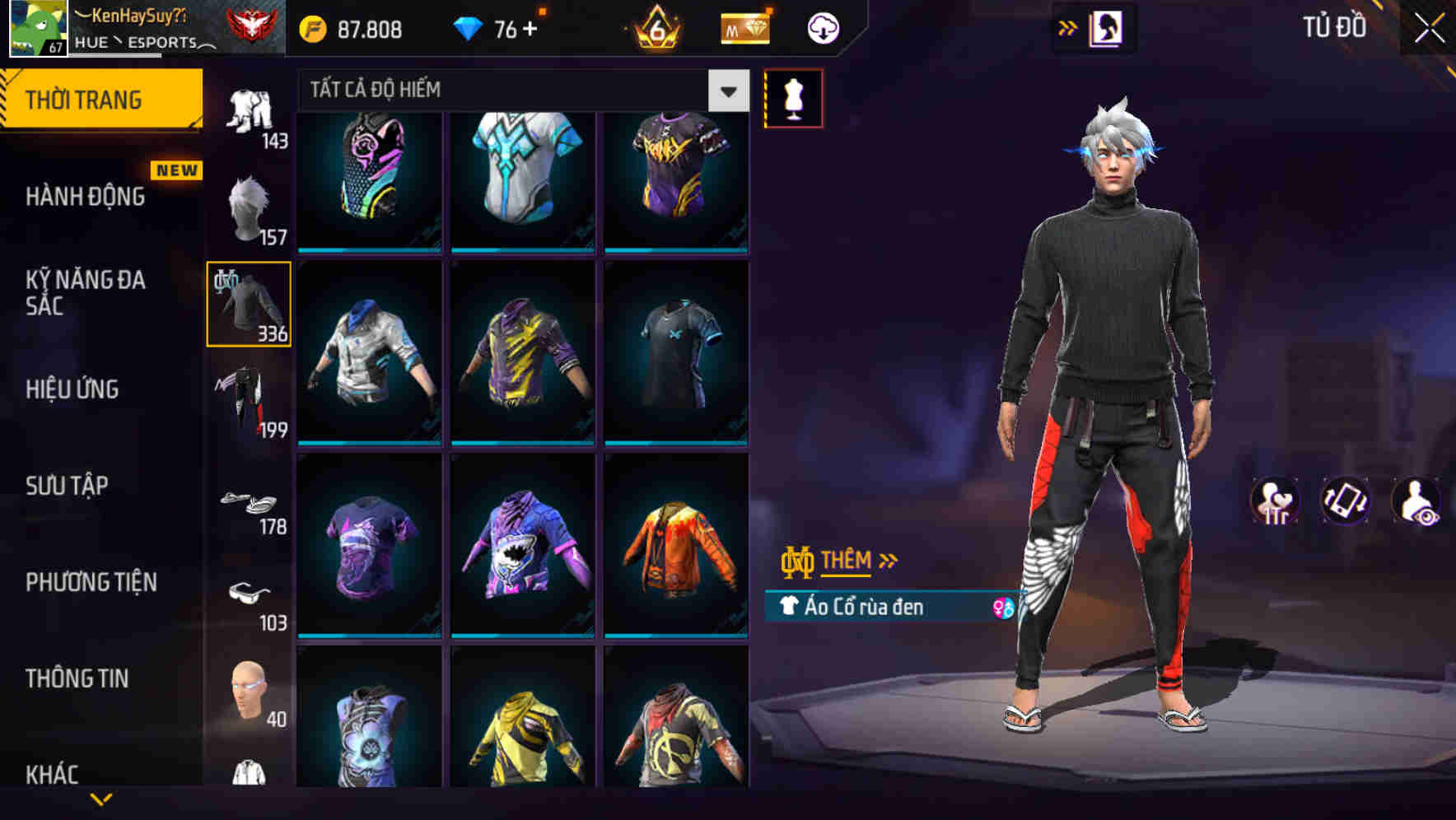Open the diamond top-up from the top bar
The image size is (1456, 820).
pyautogui.click(x=526, y=27)
